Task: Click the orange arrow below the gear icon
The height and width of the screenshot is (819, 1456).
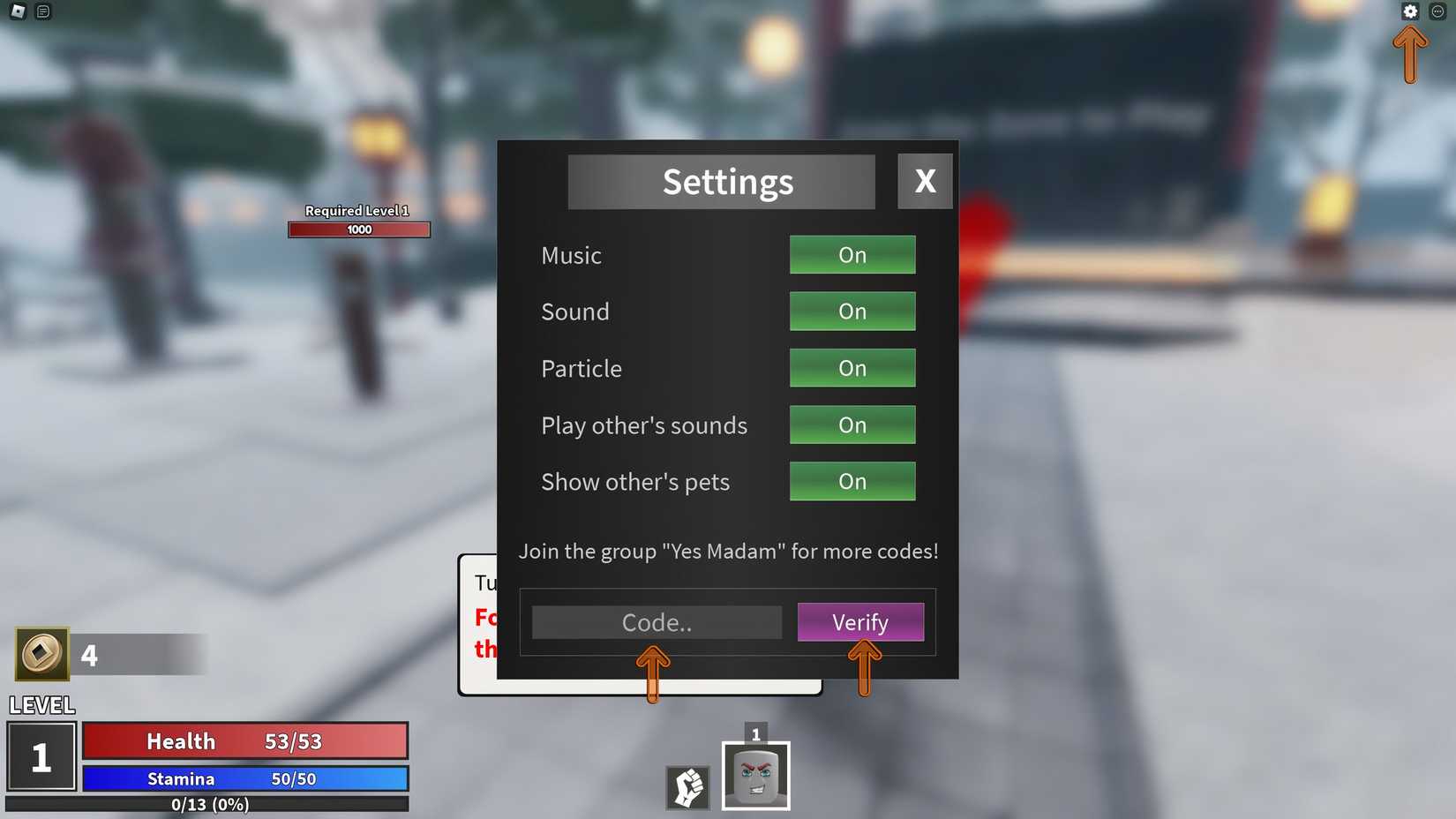Action: point(1410,53)
